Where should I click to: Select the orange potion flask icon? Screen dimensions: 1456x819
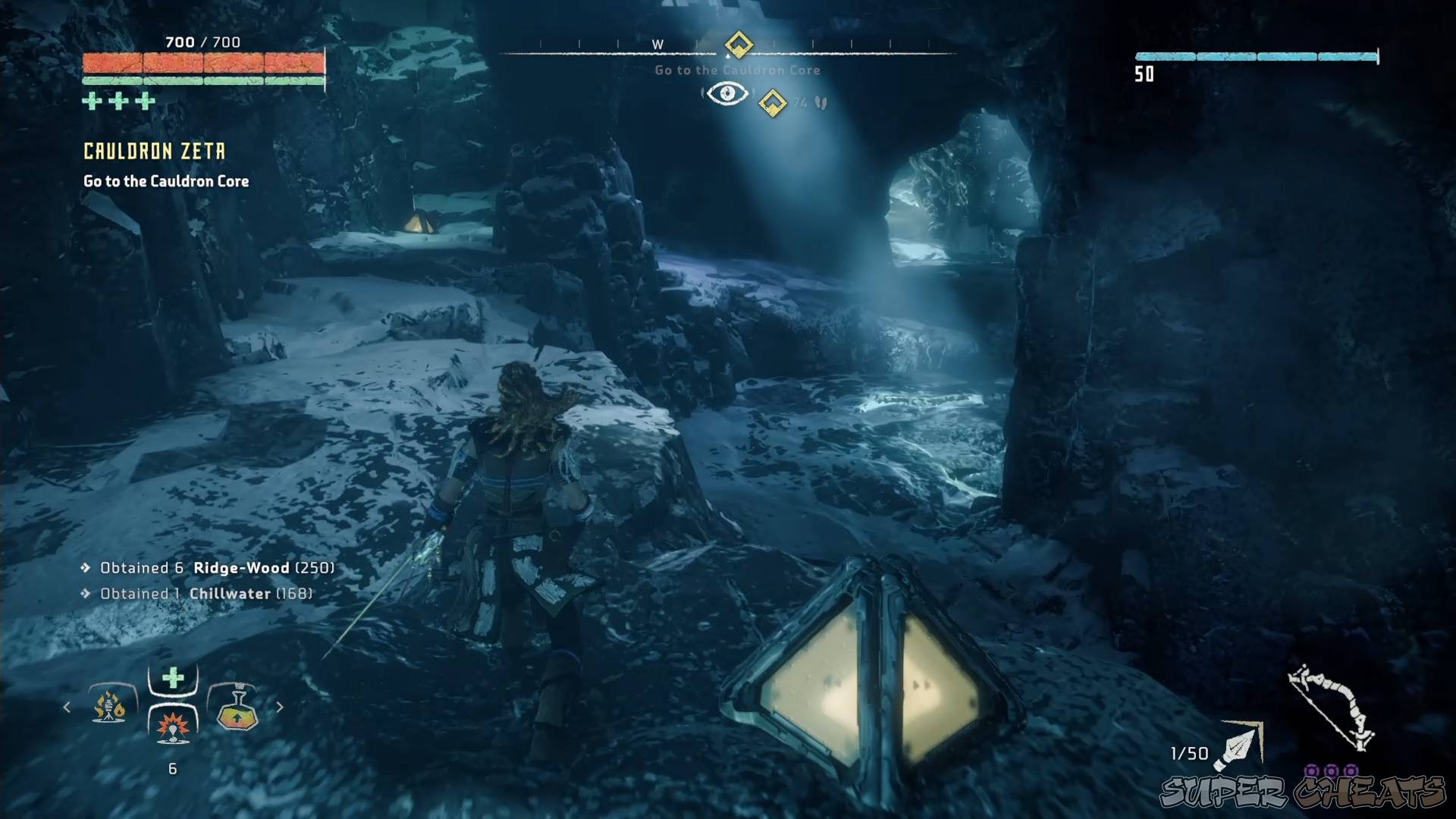(235, 707)
